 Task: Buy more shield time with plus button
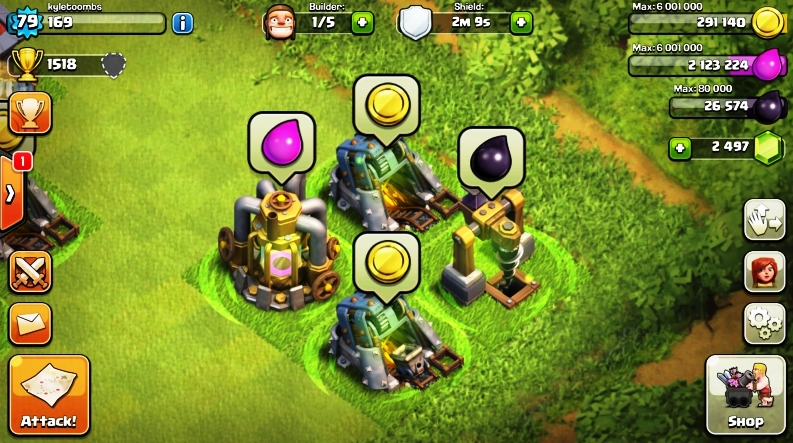click(x=521, y=22)
